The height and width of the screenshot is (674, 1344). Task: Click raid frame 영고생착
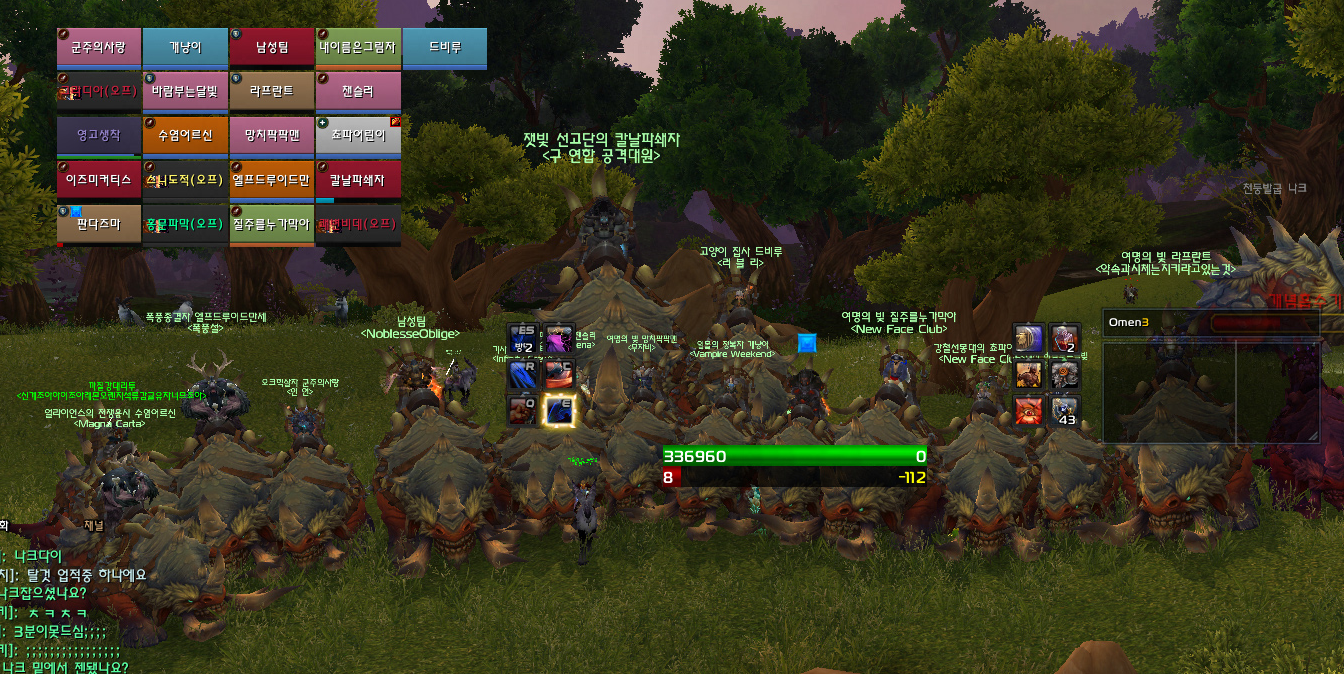98,135
